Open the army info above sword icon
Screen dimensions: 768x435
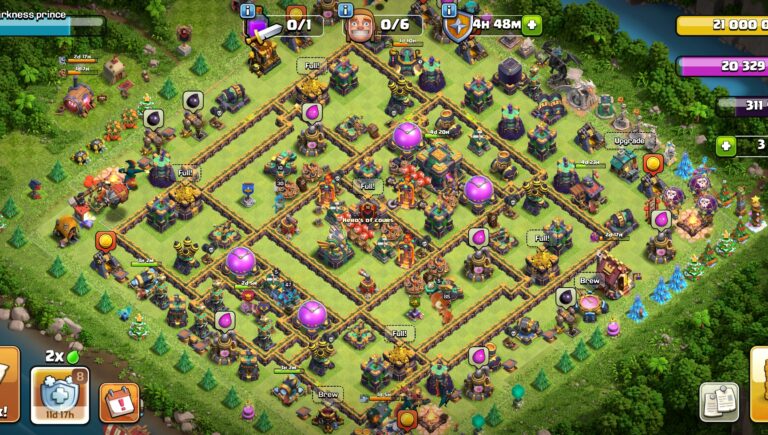248,10
